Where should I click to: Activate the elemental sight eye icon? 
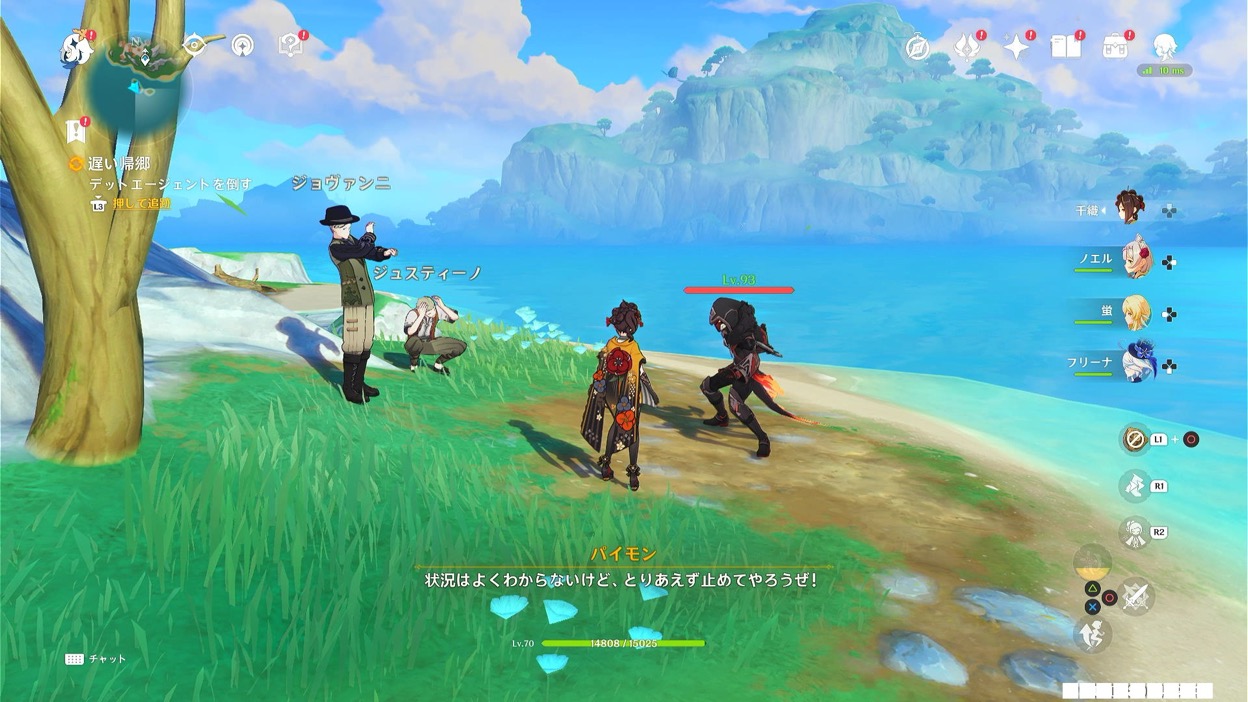coord(195,44)
